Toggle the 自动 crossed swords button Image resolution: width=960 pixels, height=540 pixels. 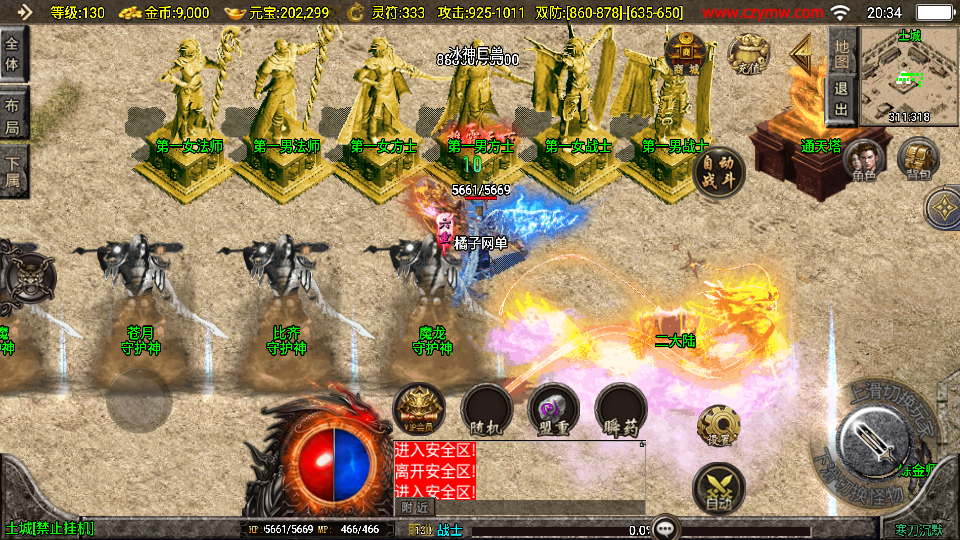point(718,487)
